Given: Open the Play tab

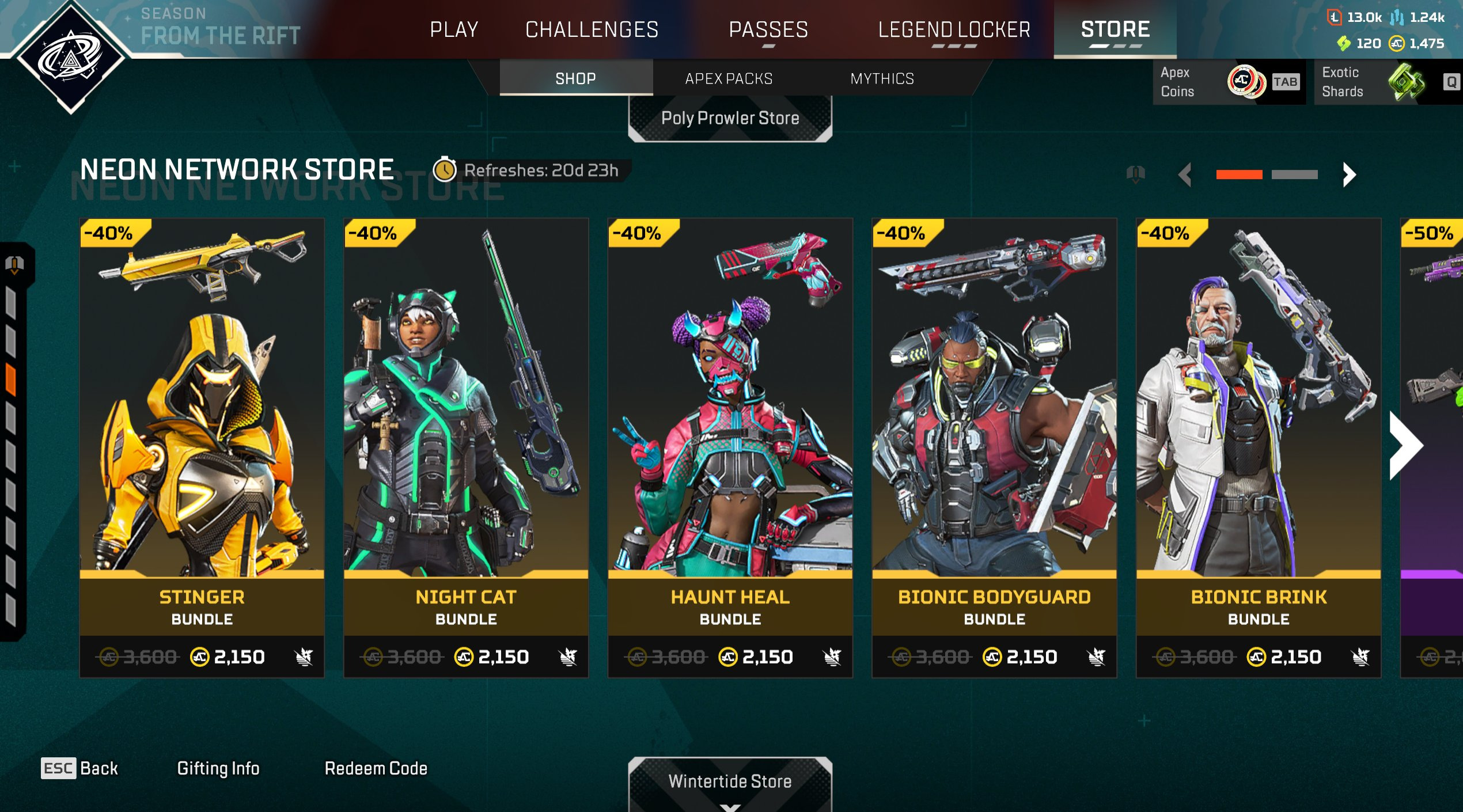Looking at the screenshot, I should point(454,29).
